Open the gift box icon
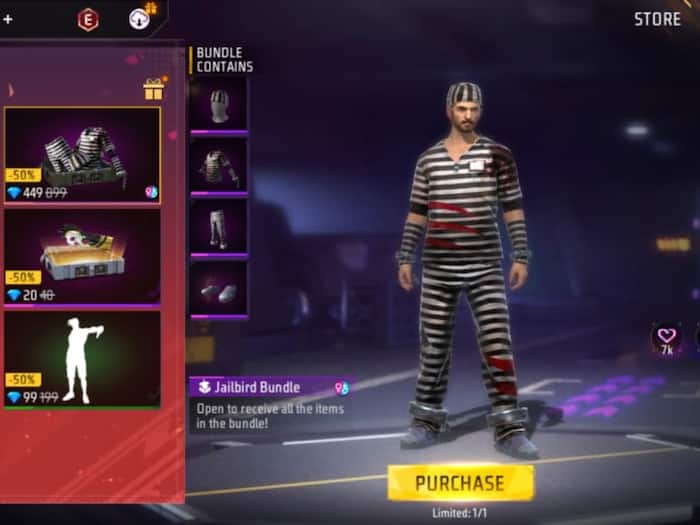The width and height of the screenshot is (700, 525). click(x=153, y=89)
